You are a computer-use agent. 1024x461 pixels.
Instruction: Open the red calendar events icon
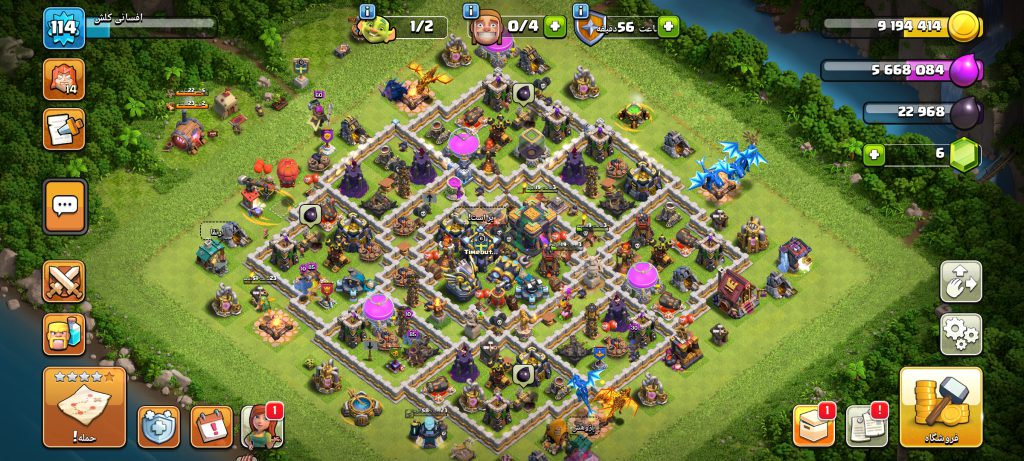211,425
